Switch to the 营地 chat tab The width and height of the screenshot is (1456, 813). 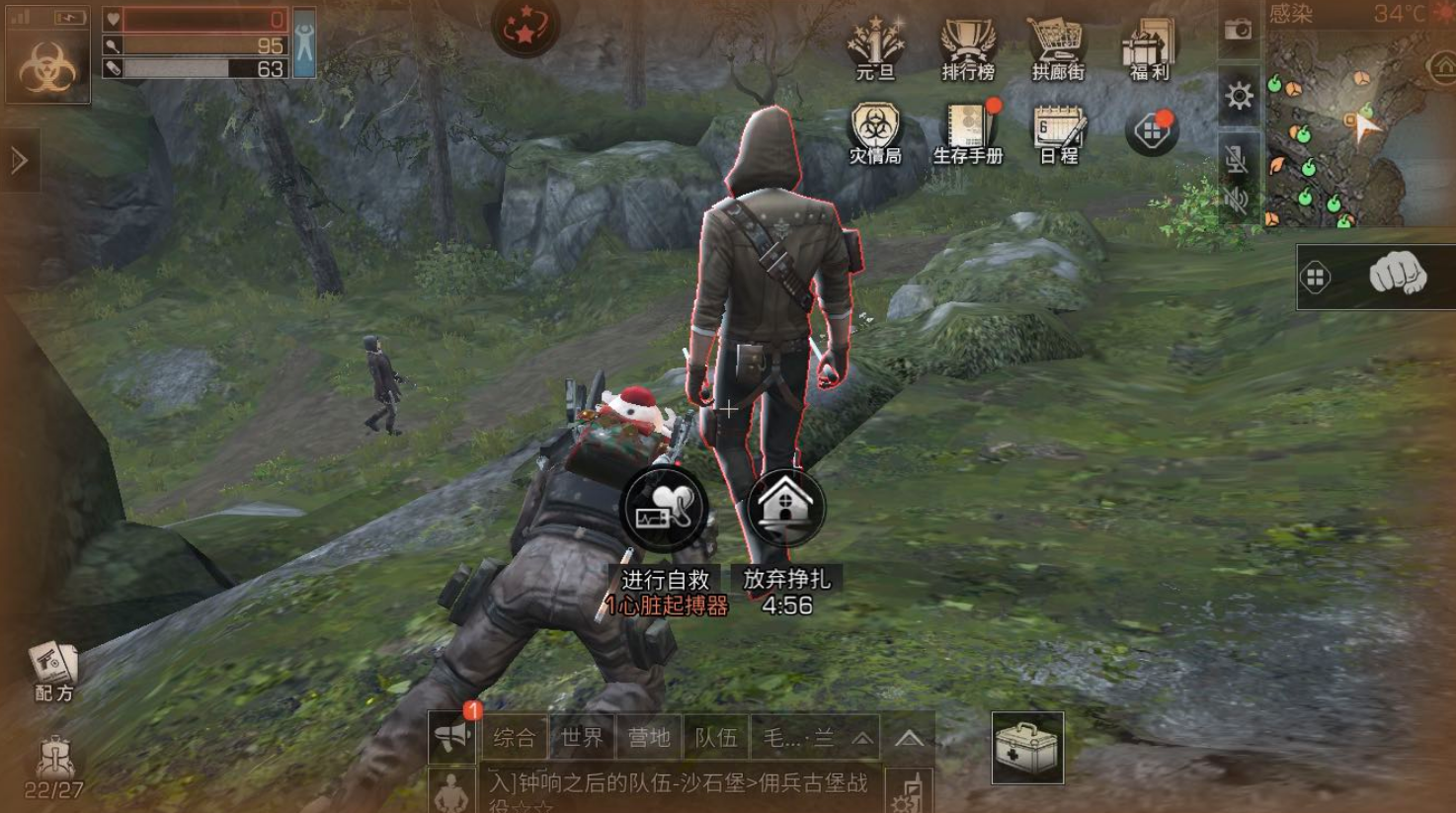(x=648, y=737)
